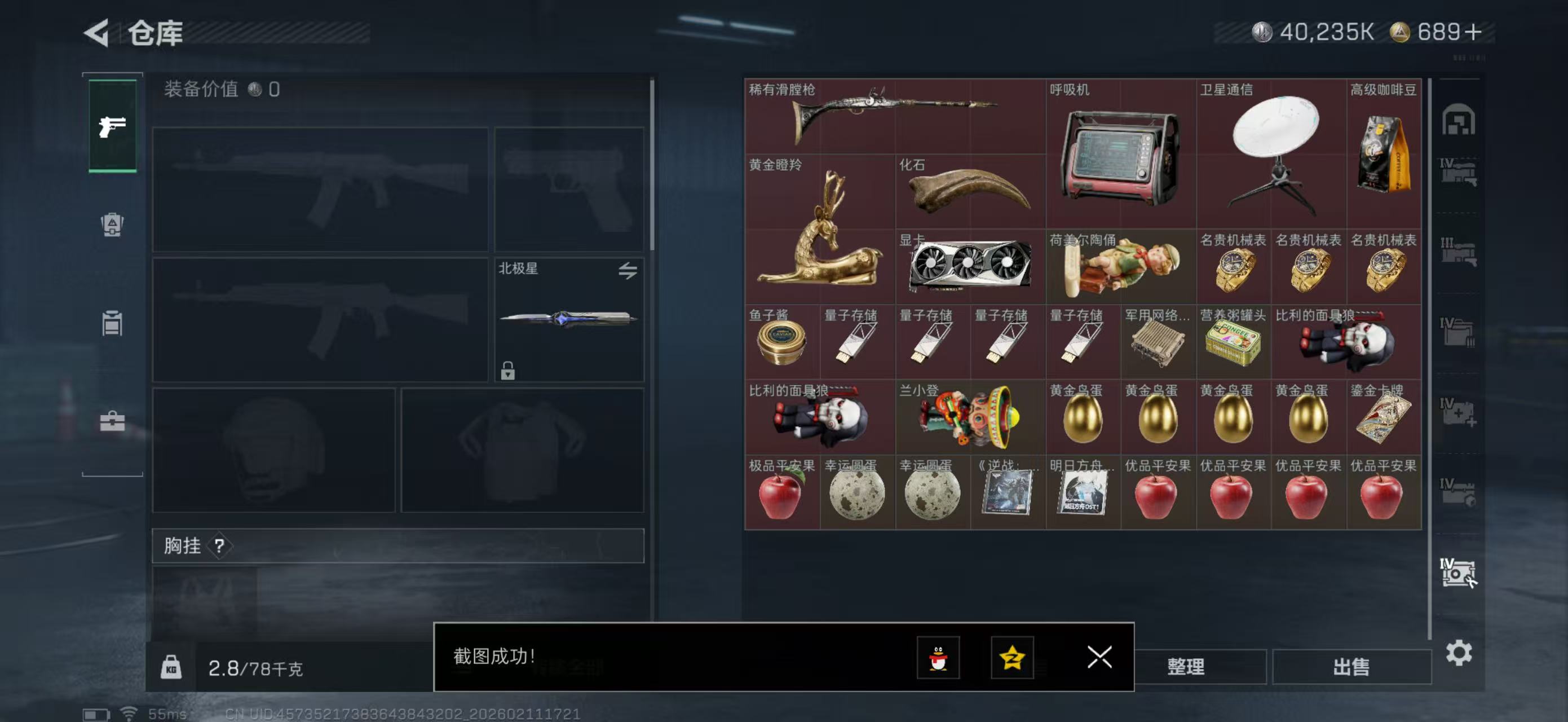Click the safe box icon atop right sidebar
1568x722 pixels.
[1460, 118]
